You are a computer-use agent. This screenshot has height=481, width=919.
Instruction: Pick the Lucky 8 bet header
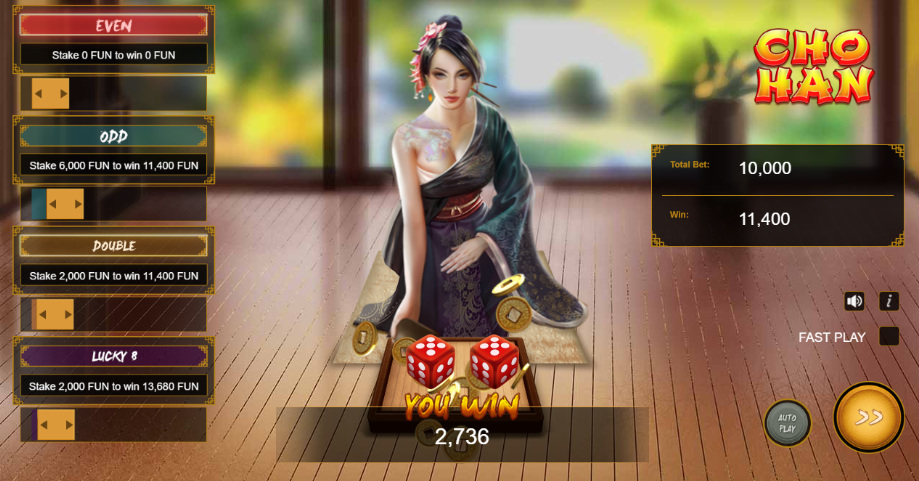click(x=113, y=356)
